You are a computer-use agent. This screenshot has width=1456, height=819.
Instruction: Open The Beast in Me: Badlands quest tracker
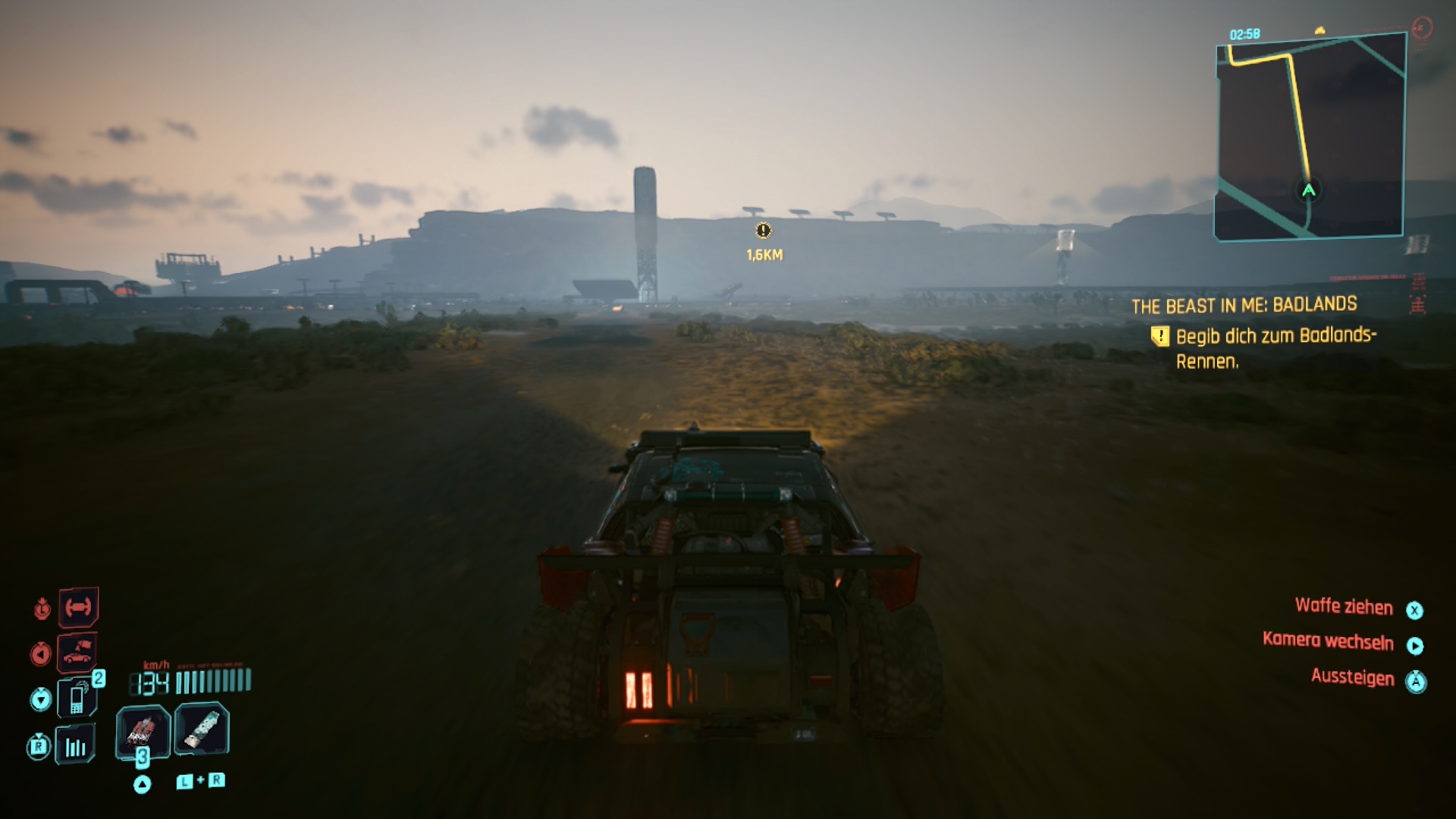(x=1244, y=306)
